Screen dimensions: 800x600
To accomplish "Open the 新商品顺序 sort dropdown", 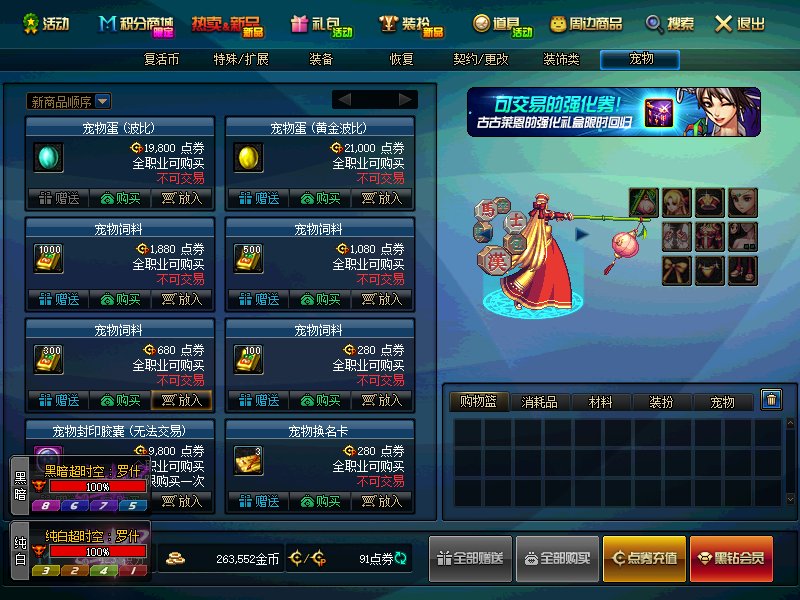I will pyautogui.click(x=69, y=101).
